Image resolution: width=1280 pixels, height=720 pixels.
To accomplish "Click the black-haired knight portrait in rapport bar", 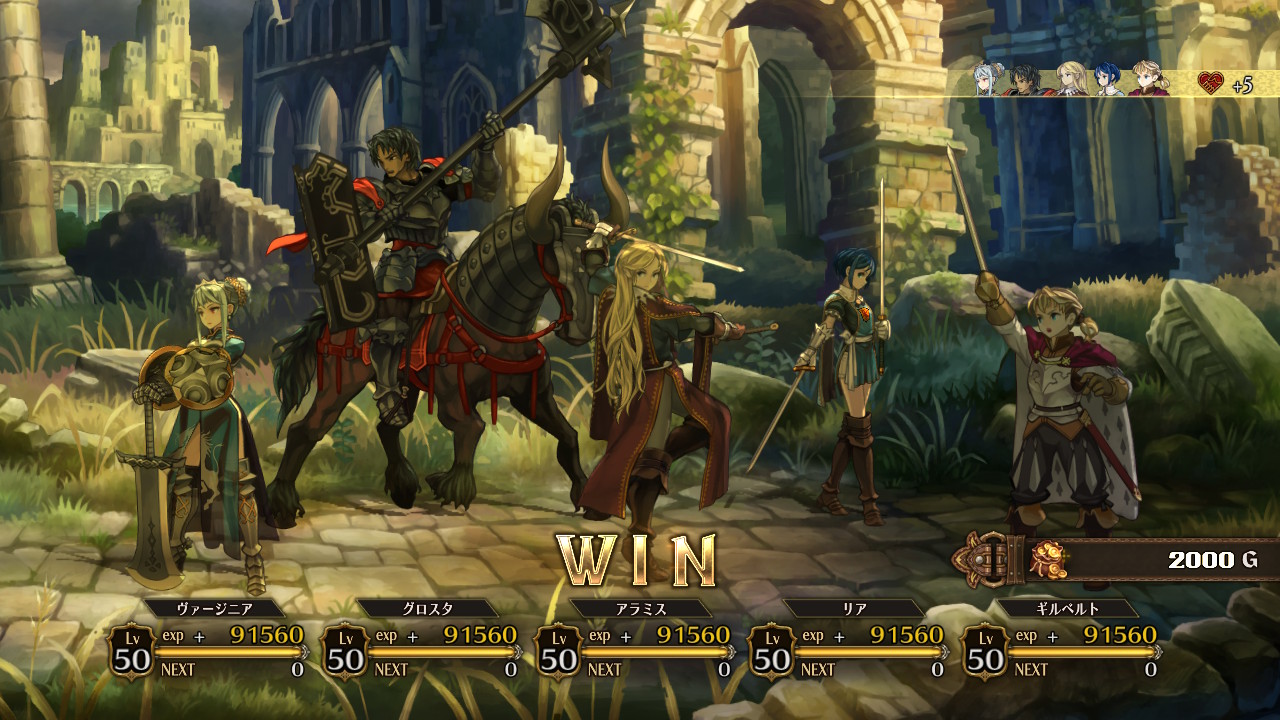I will click(1026, 80).
